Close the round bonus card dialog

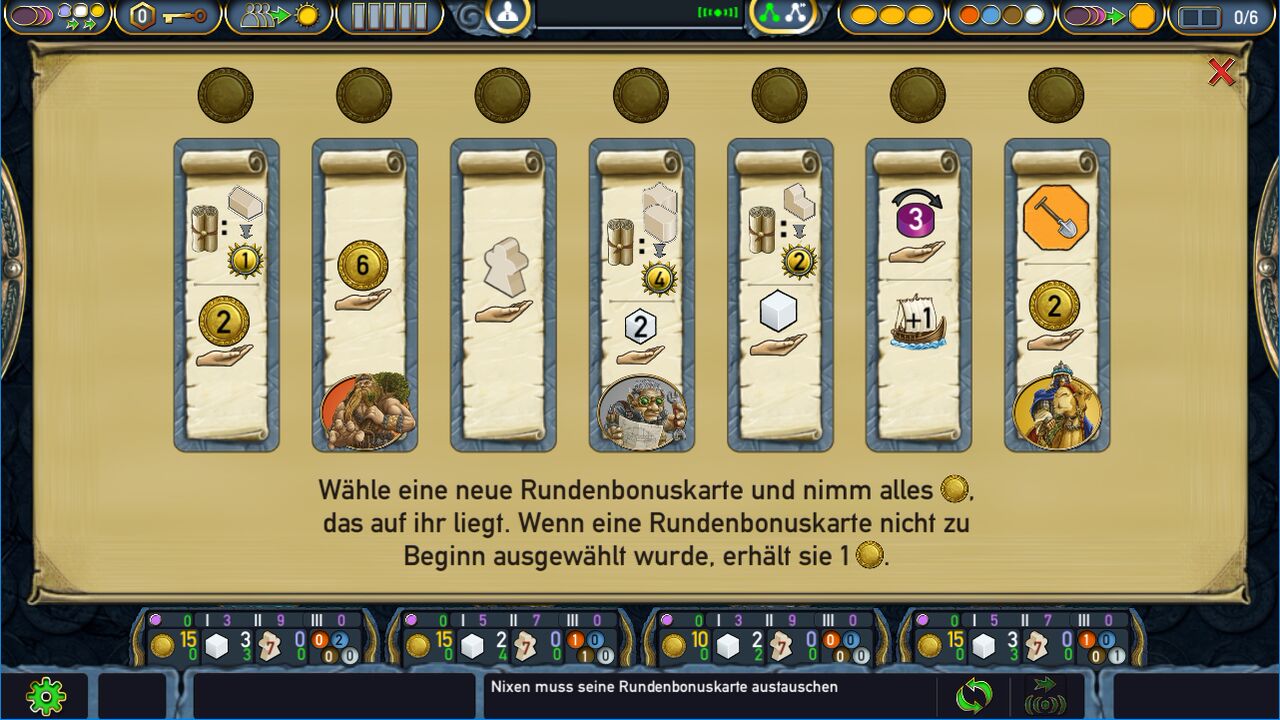click(x=1221, y=72)
